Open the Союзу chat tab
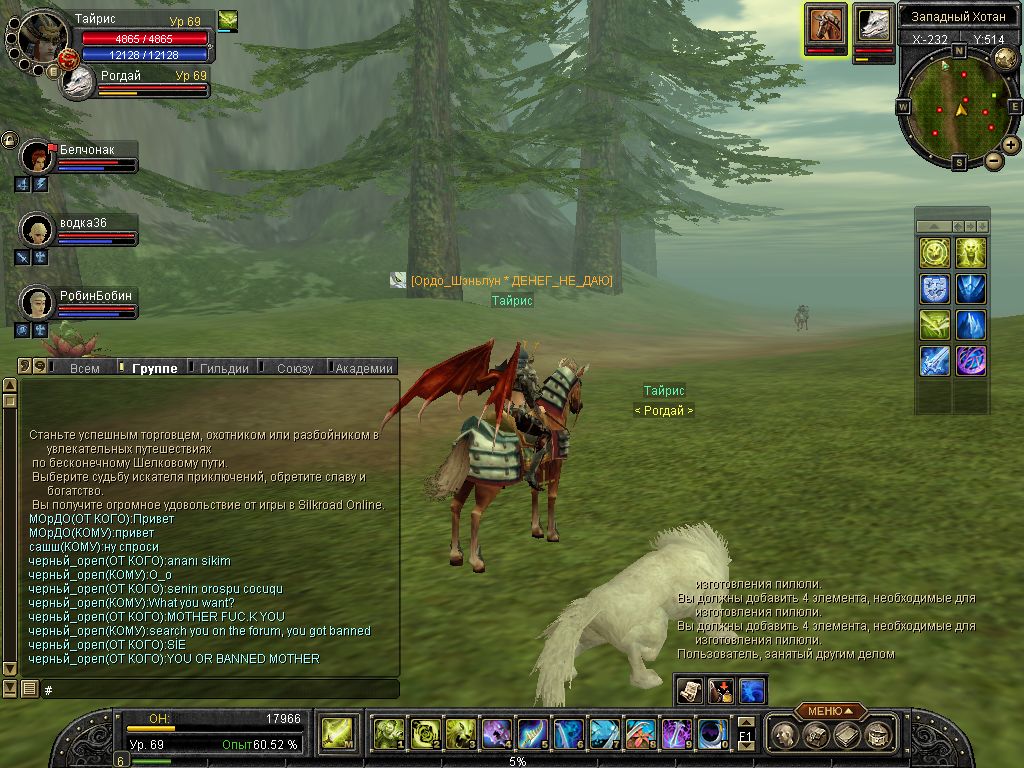This screenshot has width=1024, height=768. coord(295,368)
